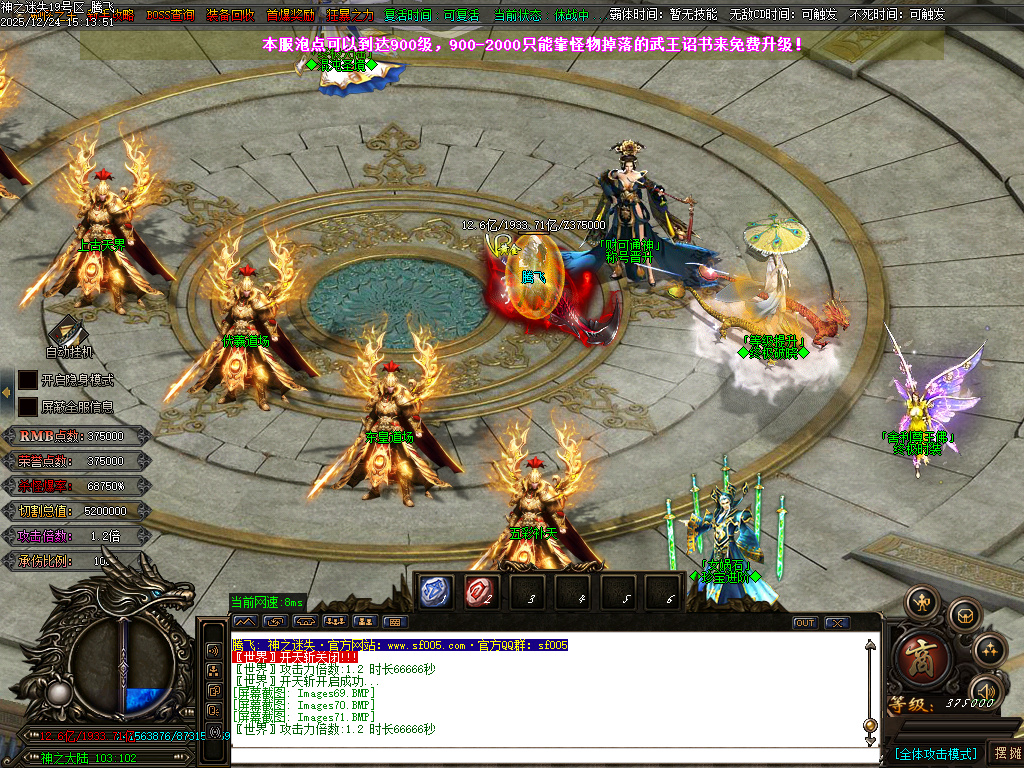This screenshot has height=768, width=1024.
Task: Open the 装备回收 equipment recycle menu
Action: (230, 15)
